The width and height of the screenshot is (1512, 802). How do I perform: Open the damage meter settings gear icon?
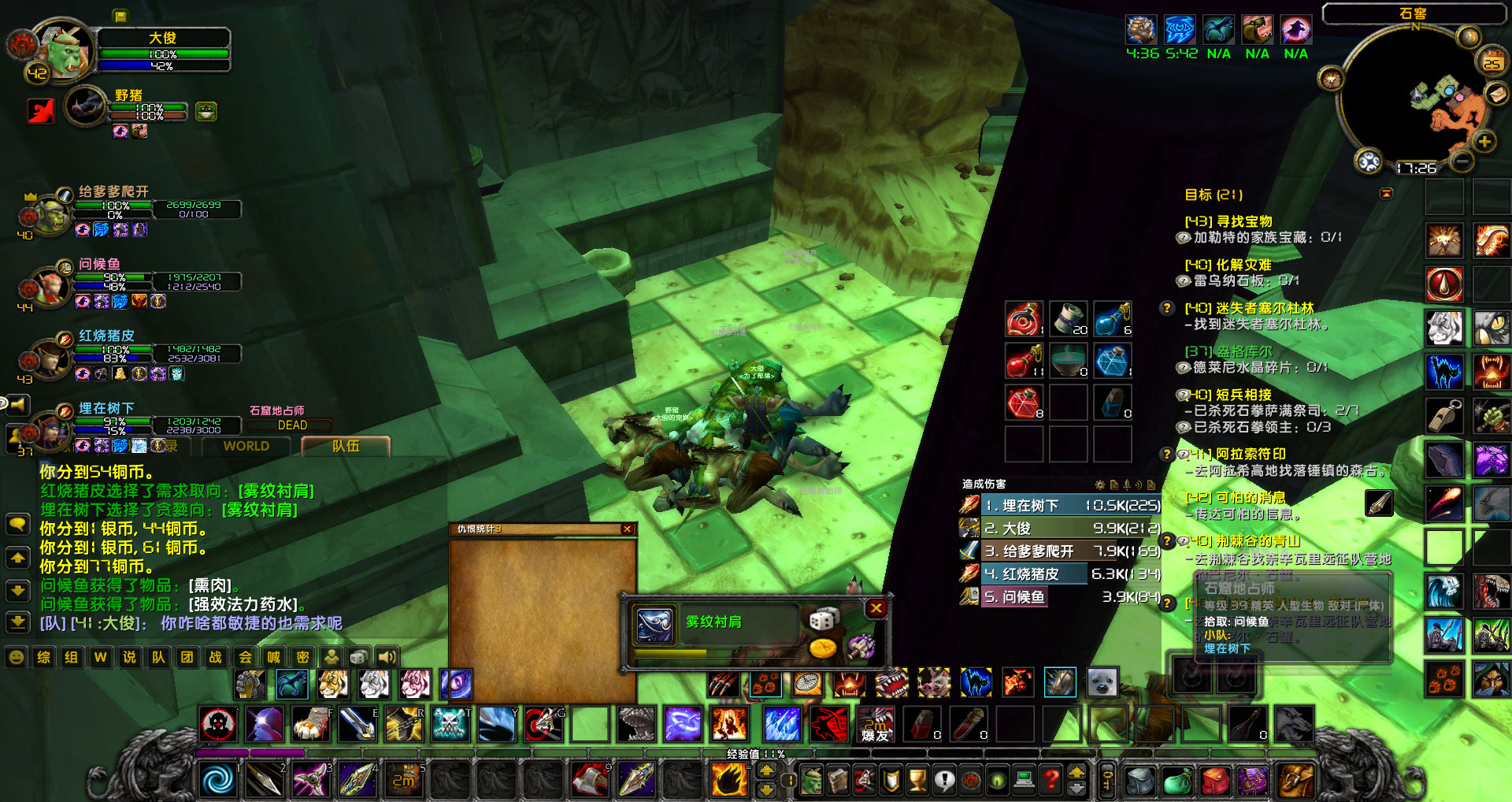1099,485
